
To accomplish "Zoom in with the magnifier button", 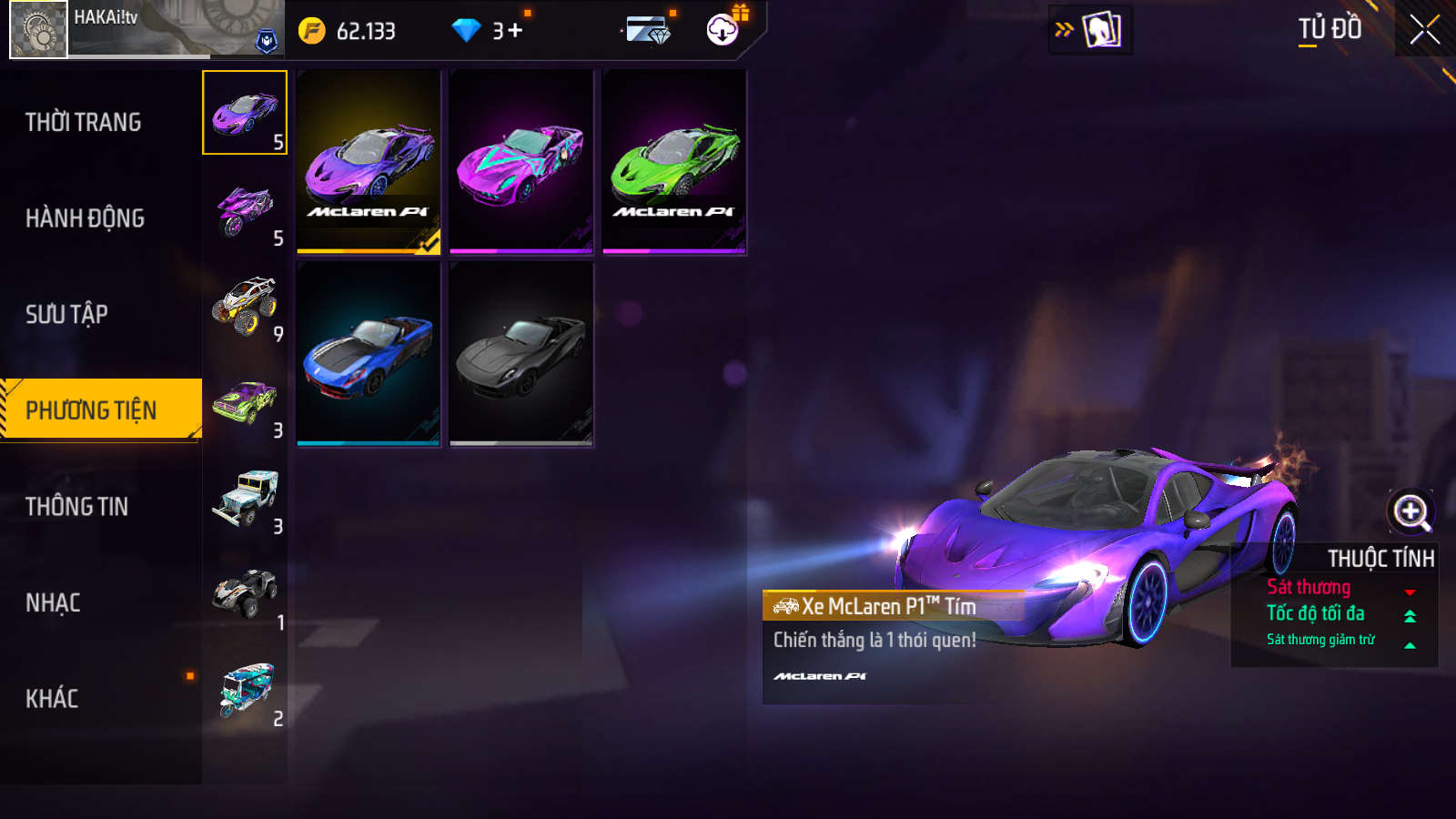I will 1410,511.
